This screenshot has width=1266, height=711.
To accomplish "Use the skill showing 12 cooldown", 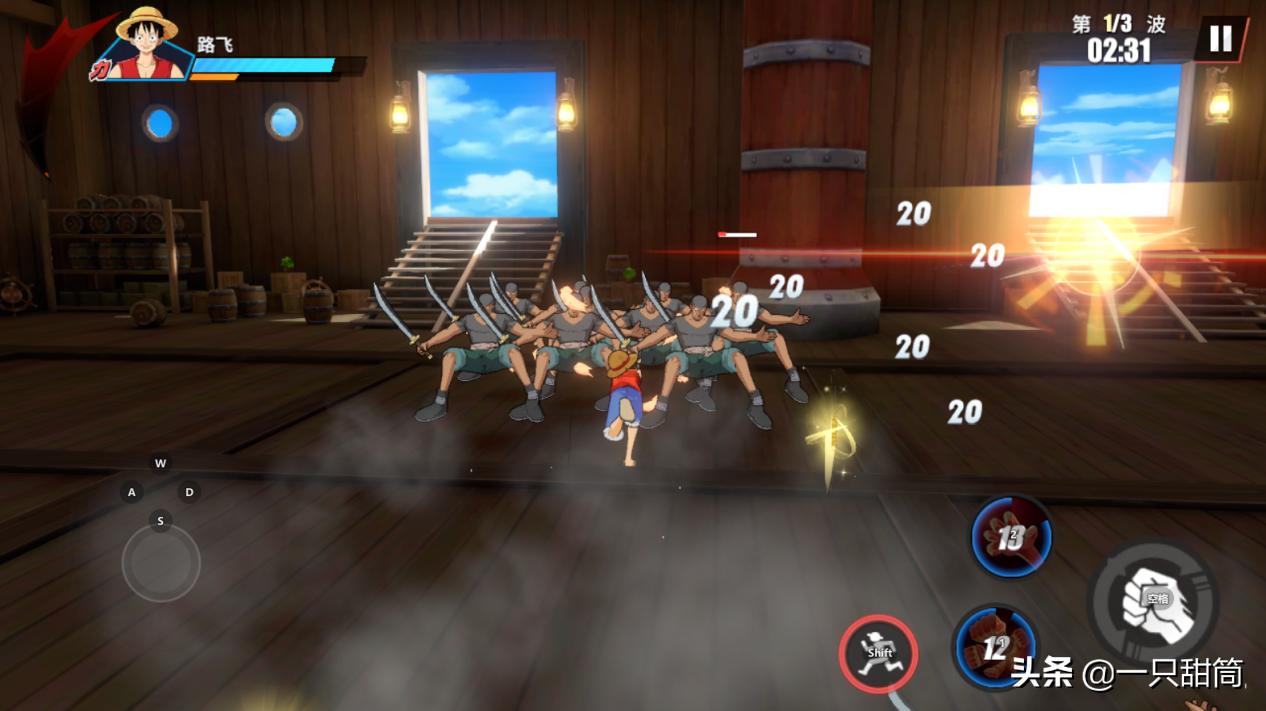I will [x=994, y=647].
